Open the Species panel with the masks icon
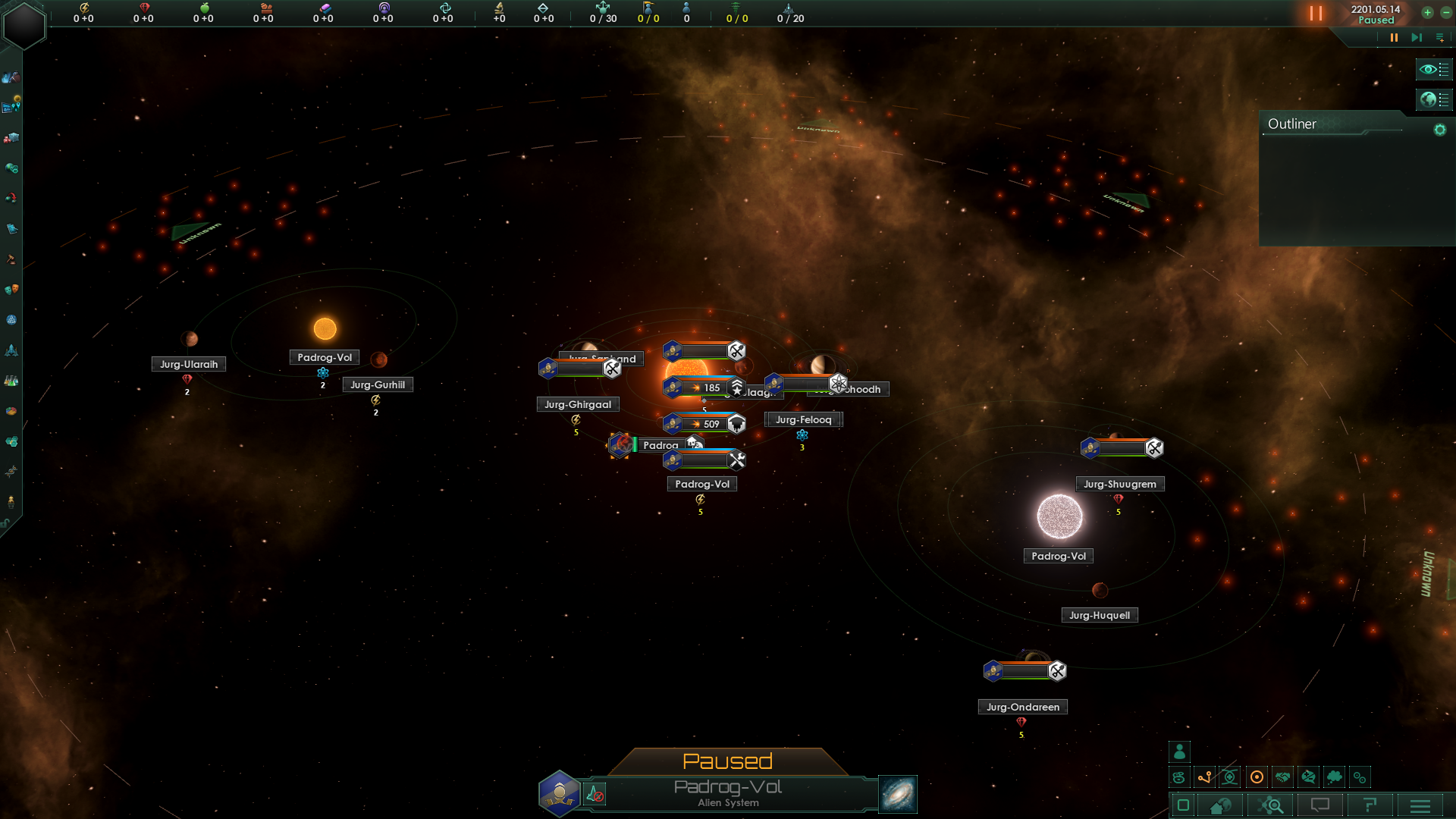 tap(11, 290)
